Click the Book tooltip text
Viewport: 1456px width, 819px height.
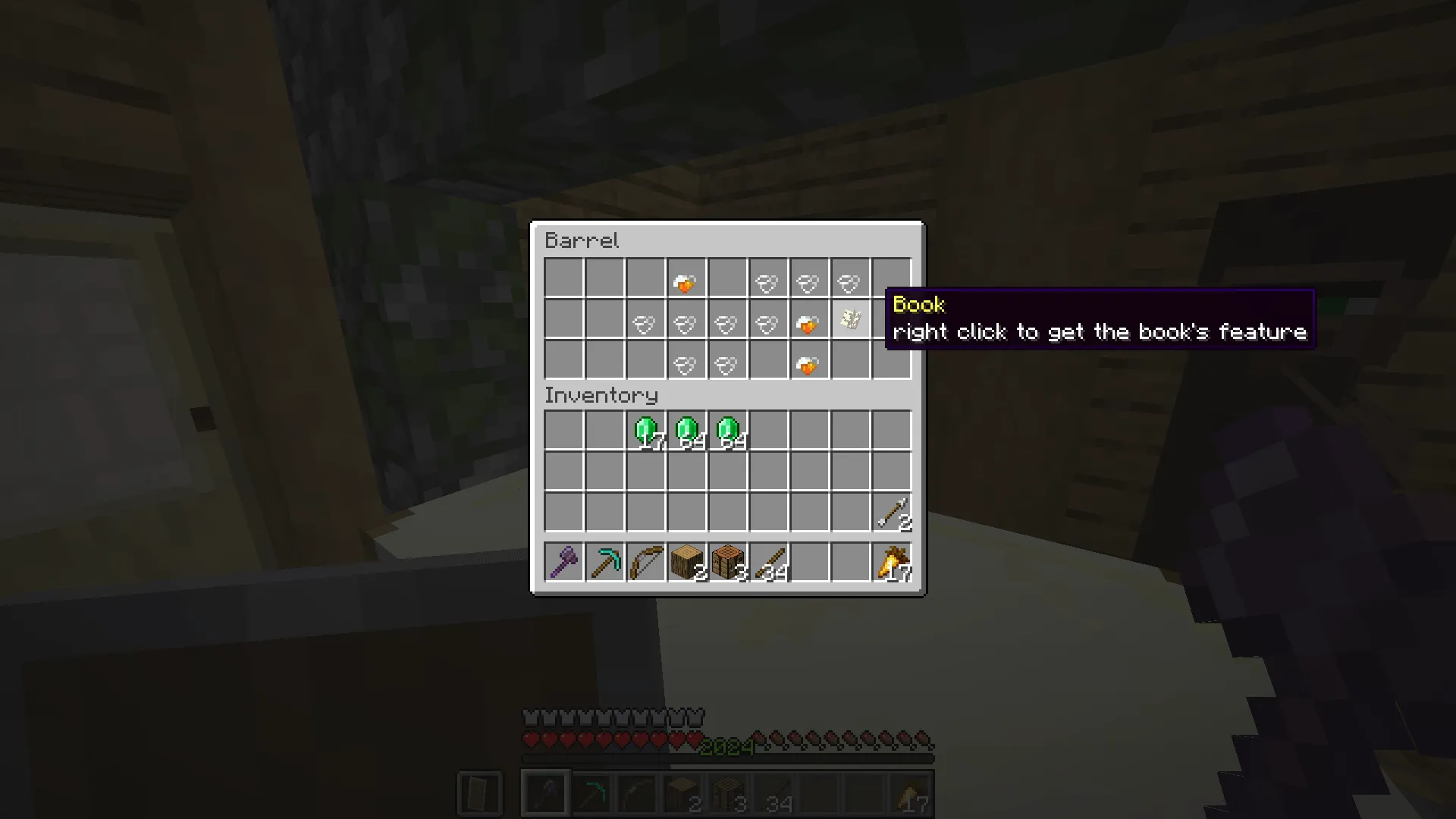(1100, 331)
